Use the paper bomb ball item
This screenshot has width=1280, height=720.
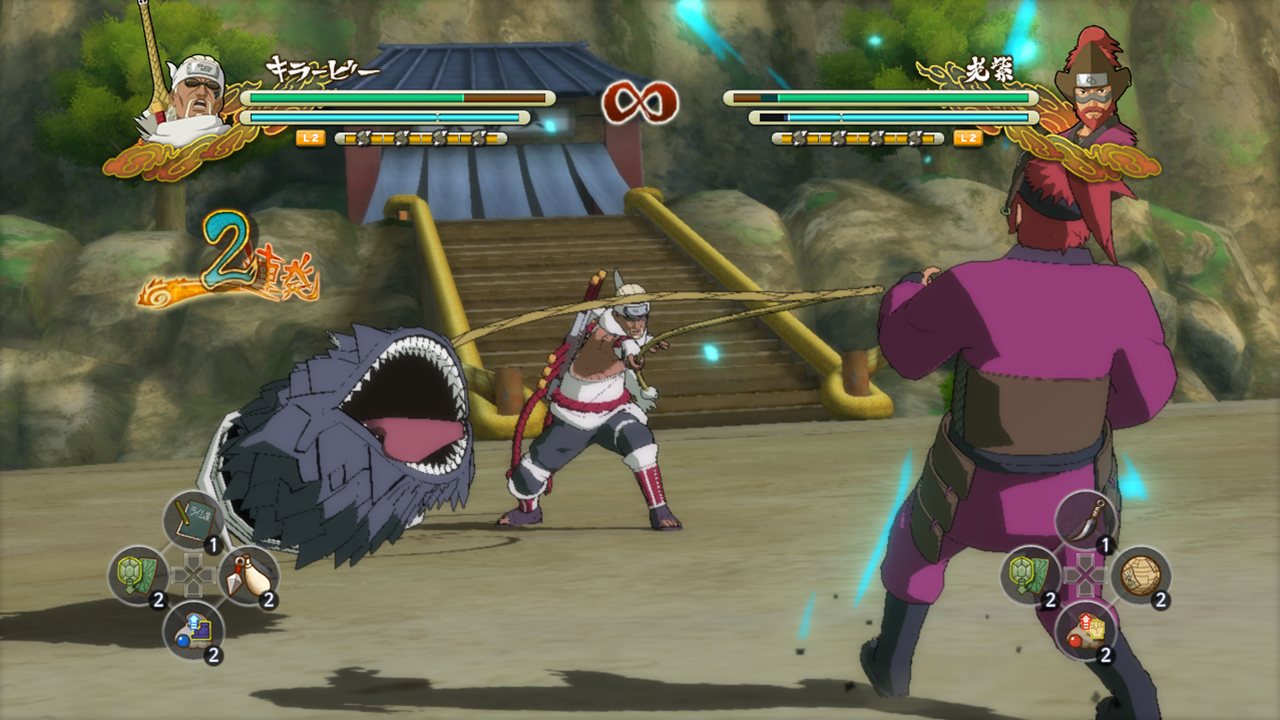pyautogui.click(x=1140, y=575)
